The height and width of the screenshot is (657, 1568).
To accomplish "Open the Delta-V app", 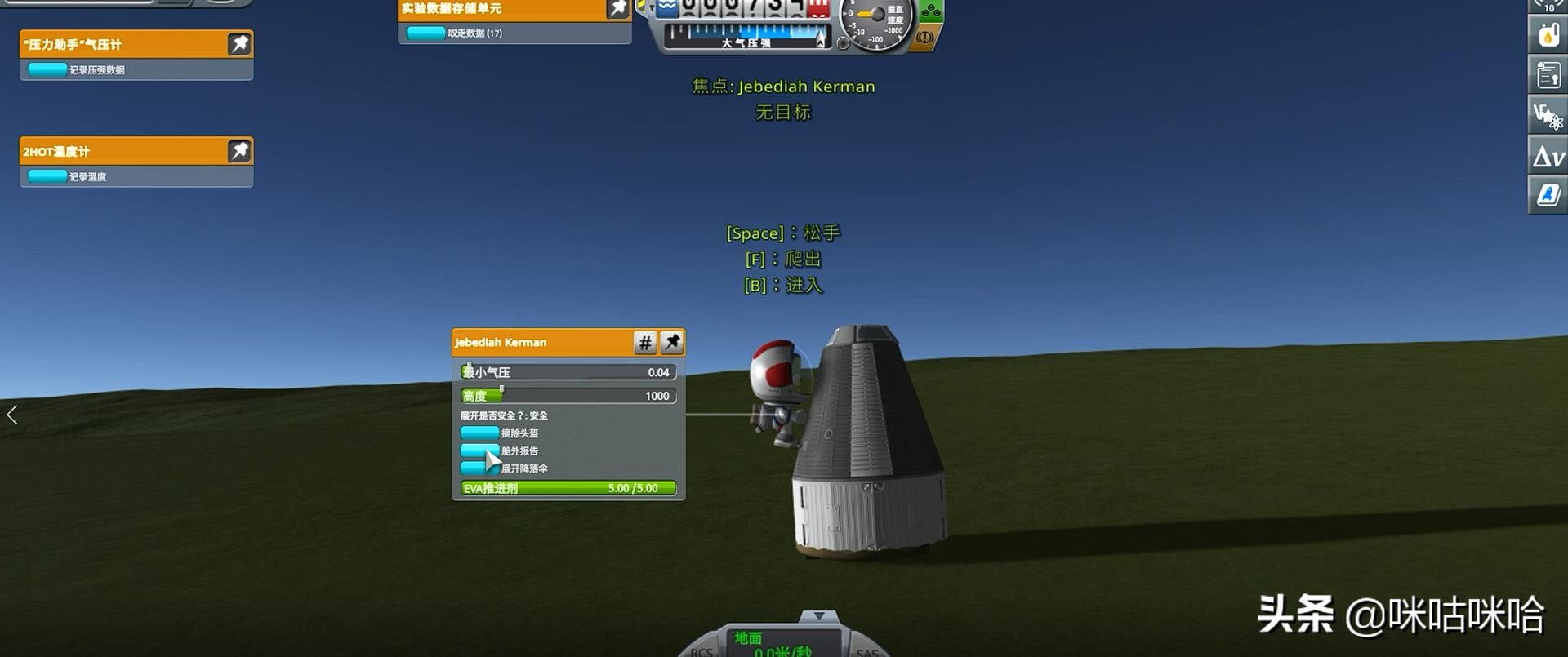I will coord(1548,155).
